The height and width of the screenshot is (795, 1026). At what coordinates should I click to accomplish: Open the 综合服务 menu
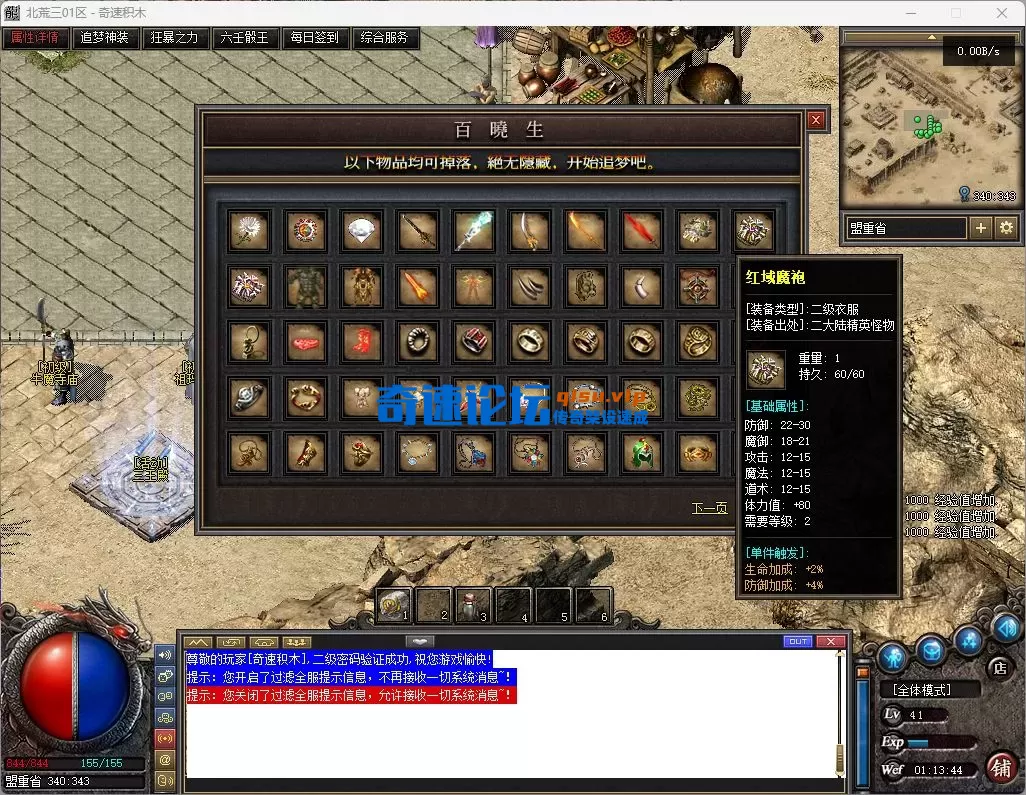[385, 38]
